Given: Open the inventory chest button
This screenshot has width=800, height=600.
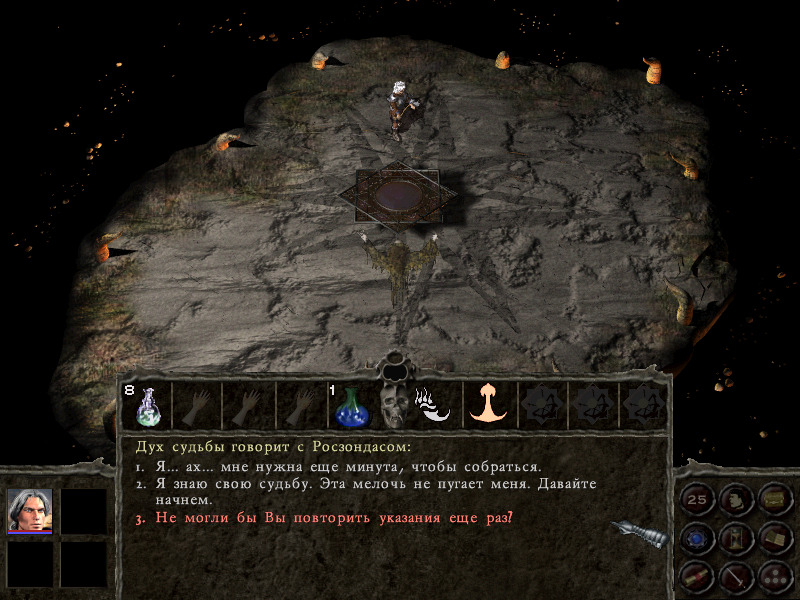Looking at the screenshot, I should click(774, 499).
